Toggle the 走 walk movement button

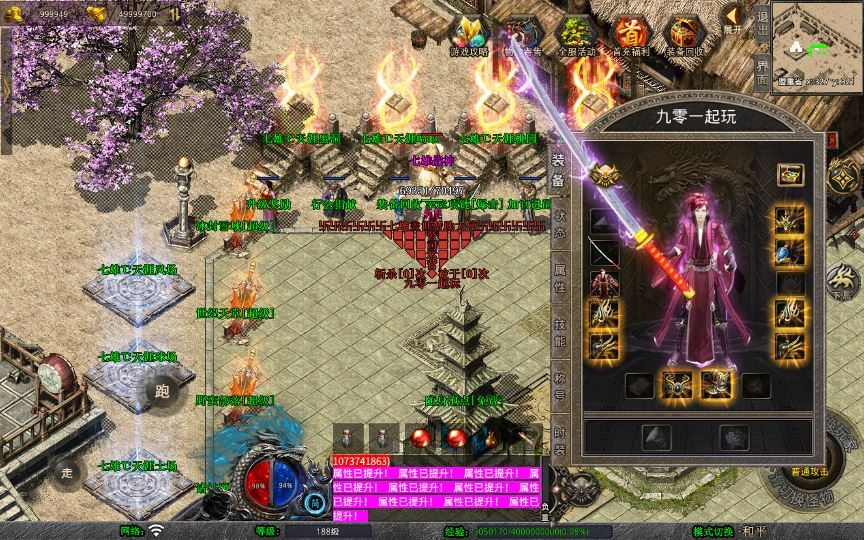click(67, 471)
